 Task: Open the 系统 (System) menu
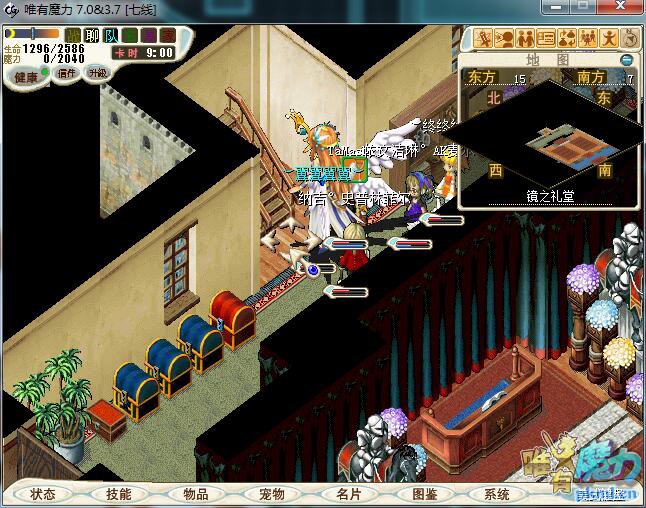click(x=497, y=494)
